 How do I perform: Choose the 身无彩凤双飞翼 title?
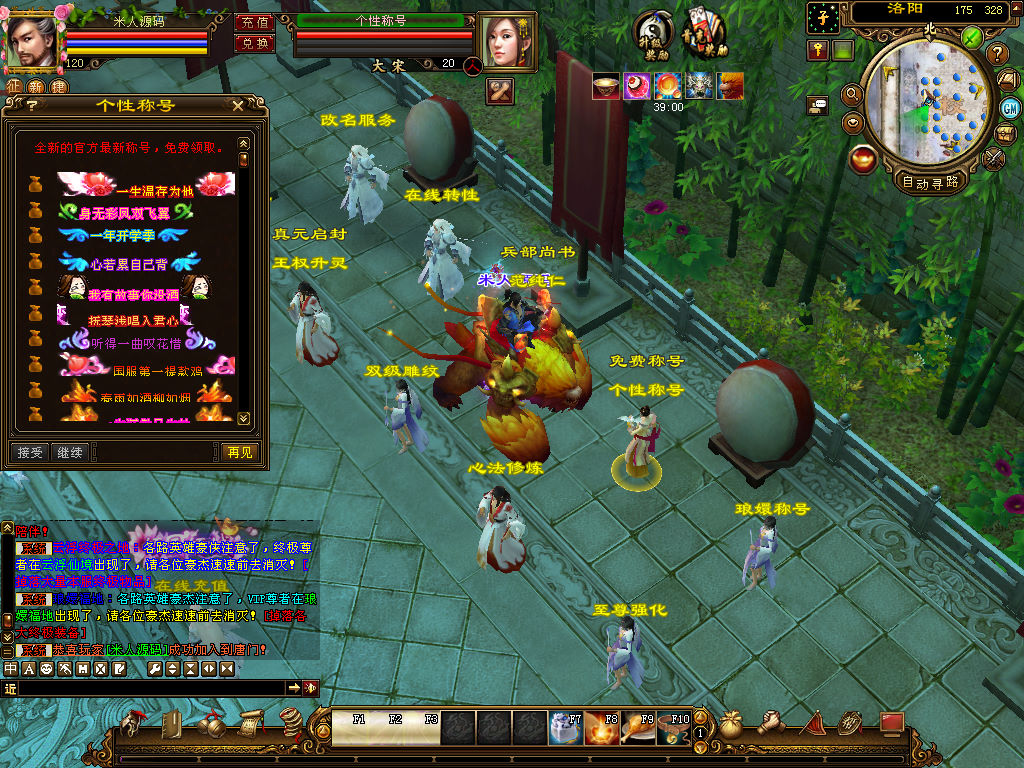tap(125, 212)
